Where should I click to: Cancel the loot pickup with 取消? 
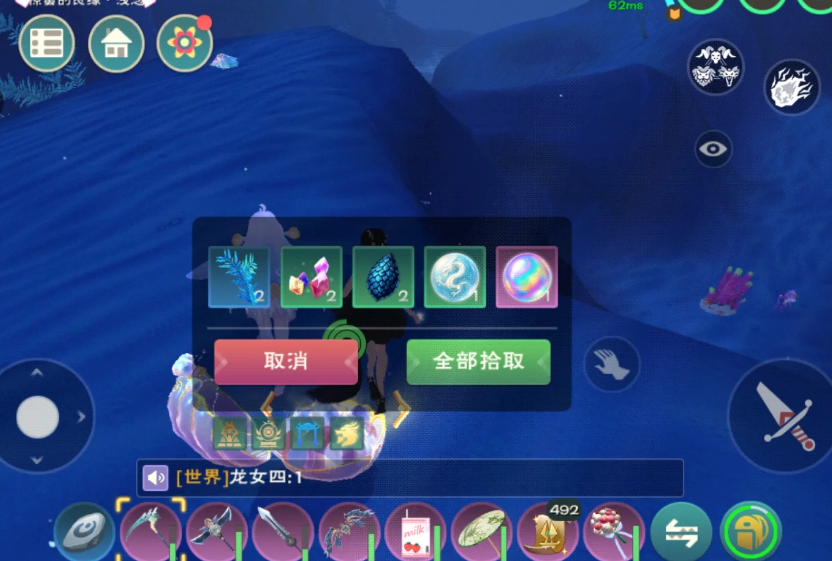click(286, 362)
